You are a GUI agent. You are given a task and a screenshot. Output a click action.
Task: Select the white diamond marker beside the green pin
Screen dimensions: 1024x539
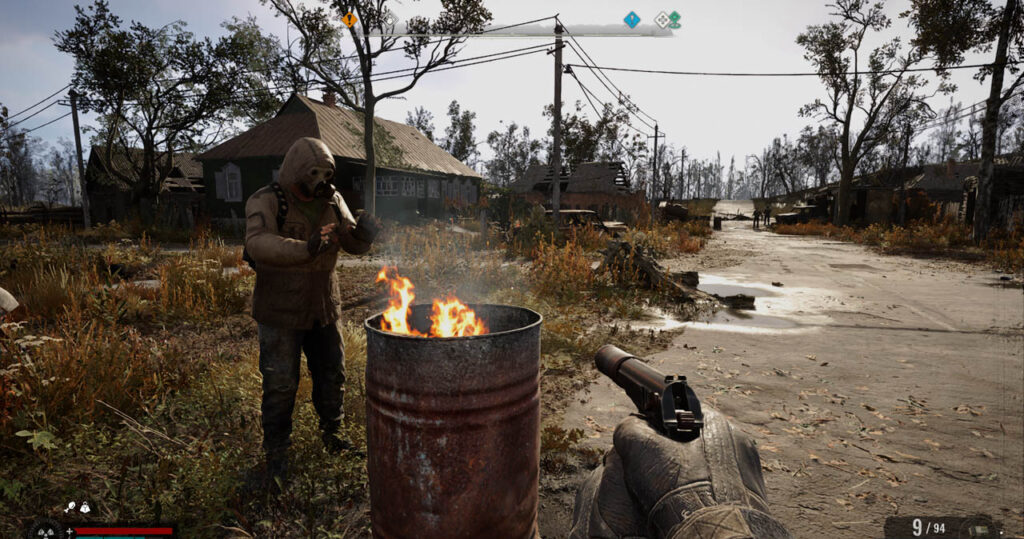[661, 19]
